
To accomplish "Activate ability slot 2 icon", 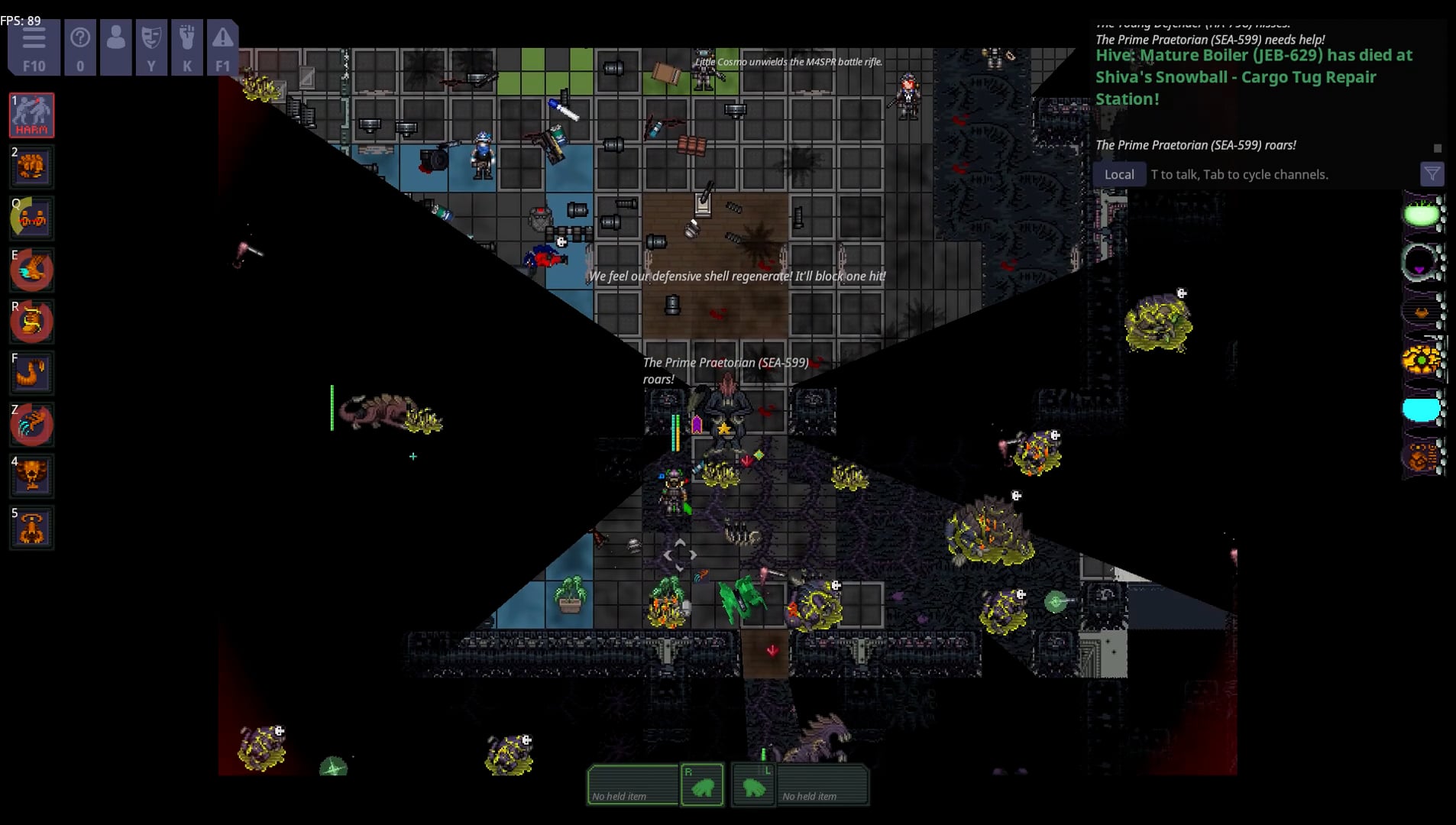I will [x=31, y=167].
